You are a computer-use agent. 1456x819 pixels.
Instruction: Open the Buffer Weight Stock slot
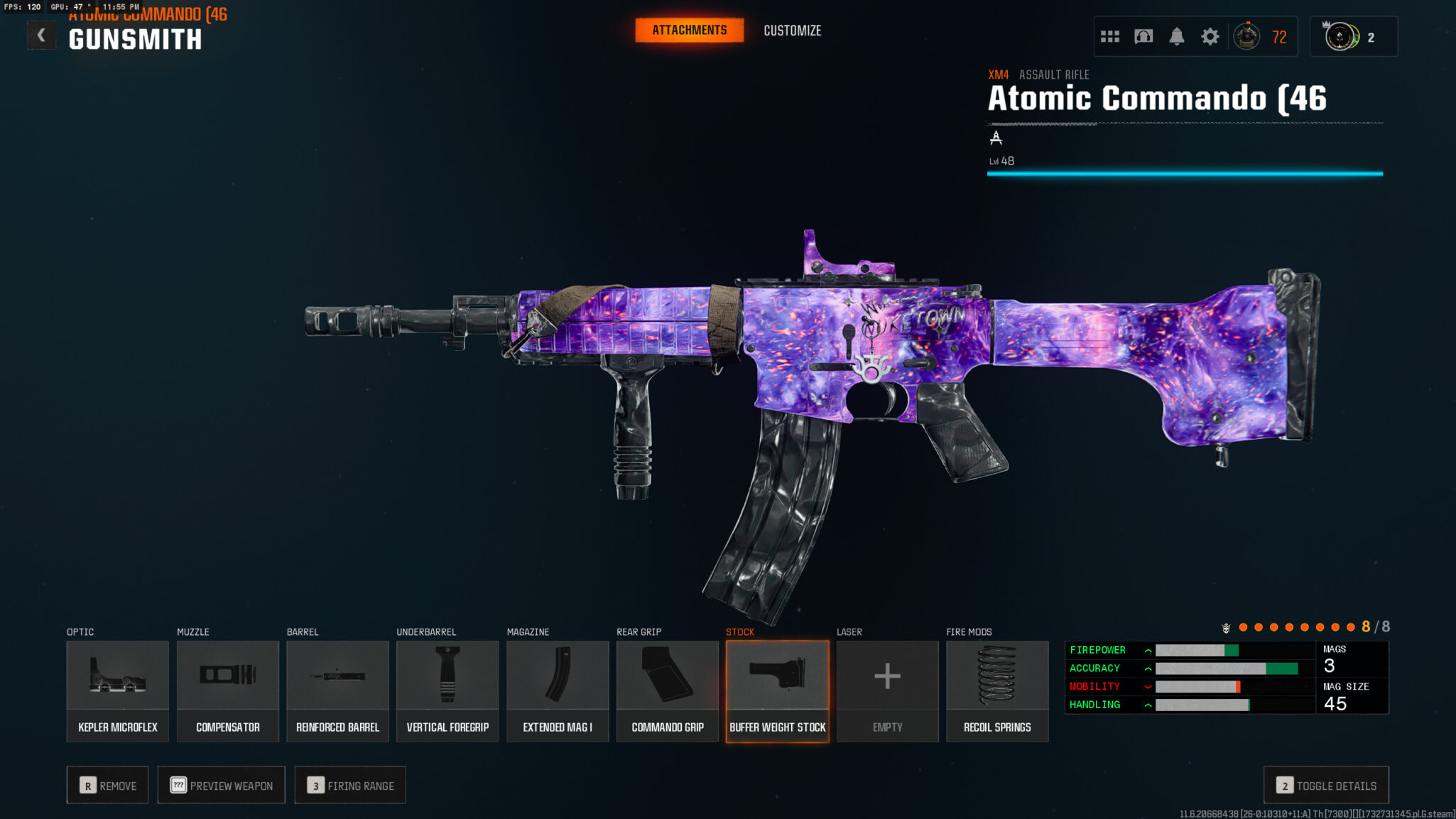tap(778, 691)
